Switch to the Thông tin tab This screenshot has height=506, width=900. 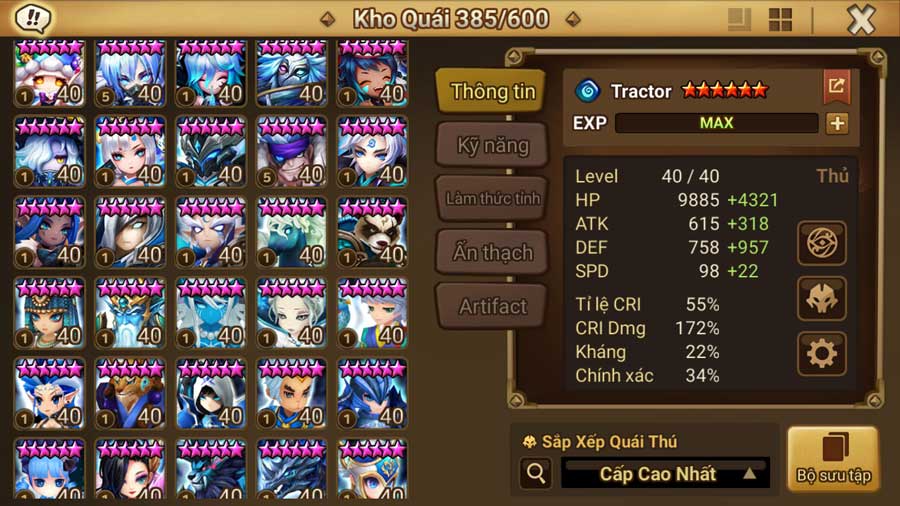[x=492, y=92]
